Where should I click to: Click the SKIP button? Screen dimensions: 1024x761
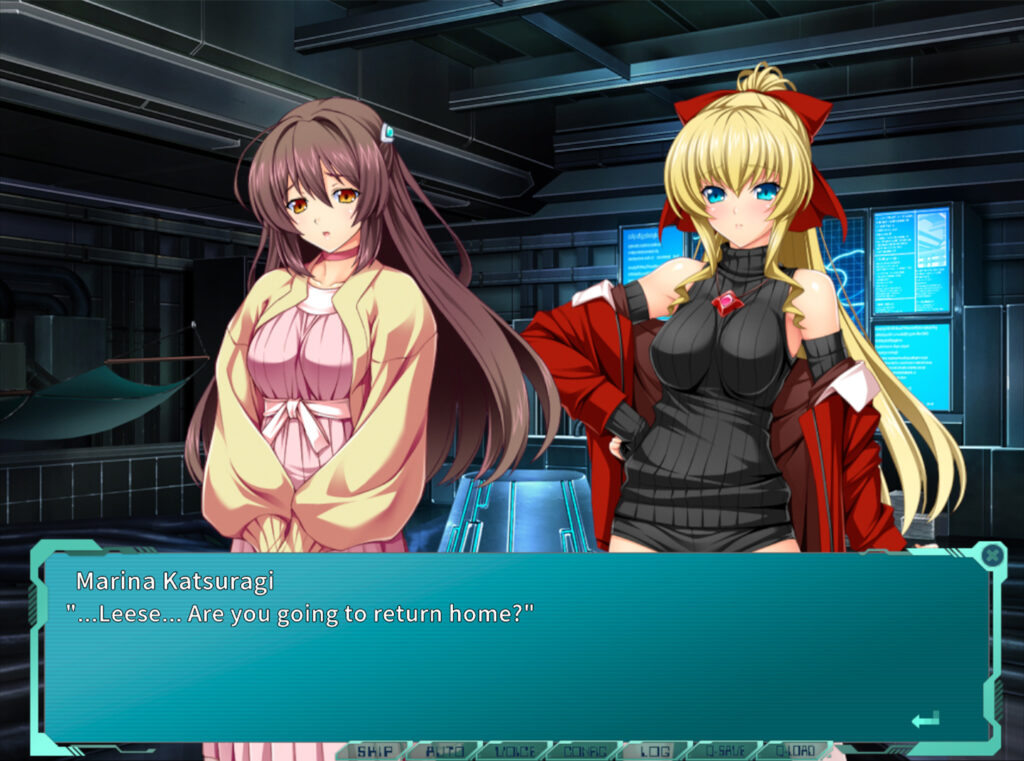(376, 751)
